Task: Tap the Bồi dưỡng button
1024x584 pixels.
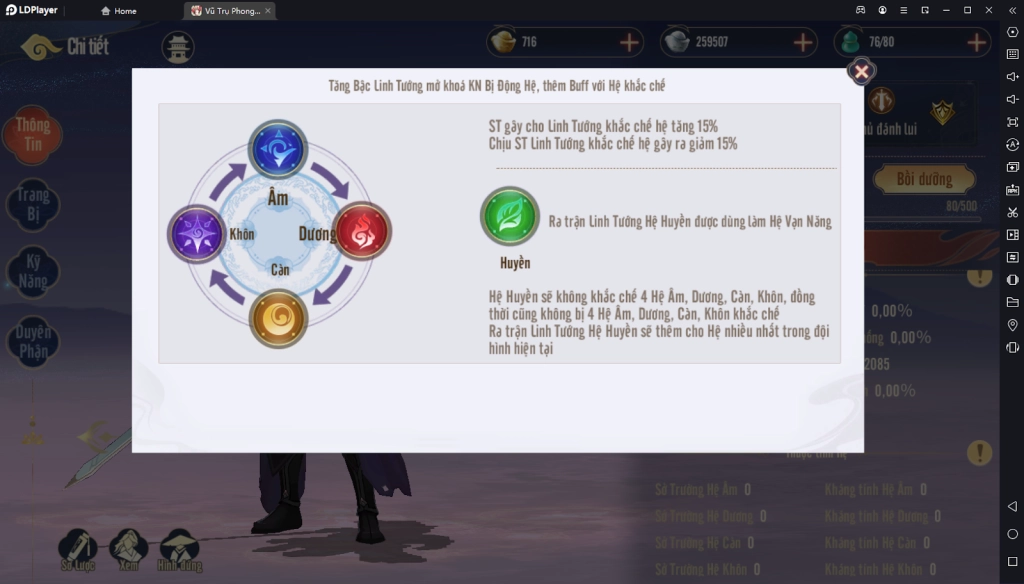Action: [x=922, y=180]
